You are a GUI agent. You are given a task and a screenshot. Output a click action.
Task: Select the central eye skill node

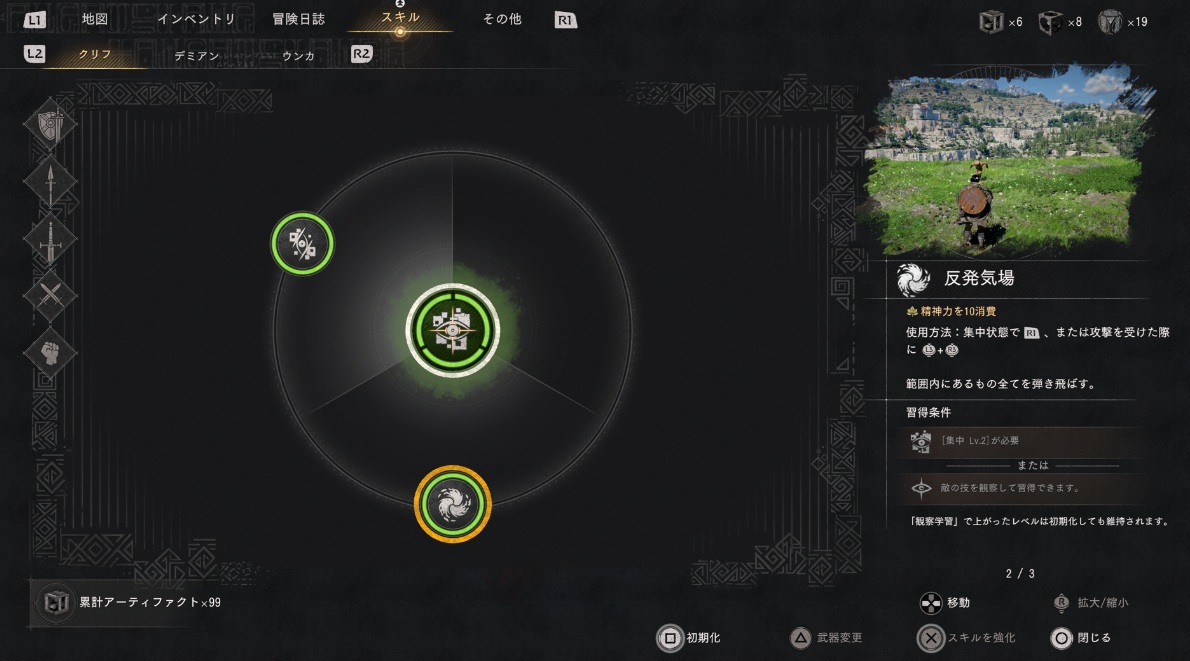(x=452, y=330)
